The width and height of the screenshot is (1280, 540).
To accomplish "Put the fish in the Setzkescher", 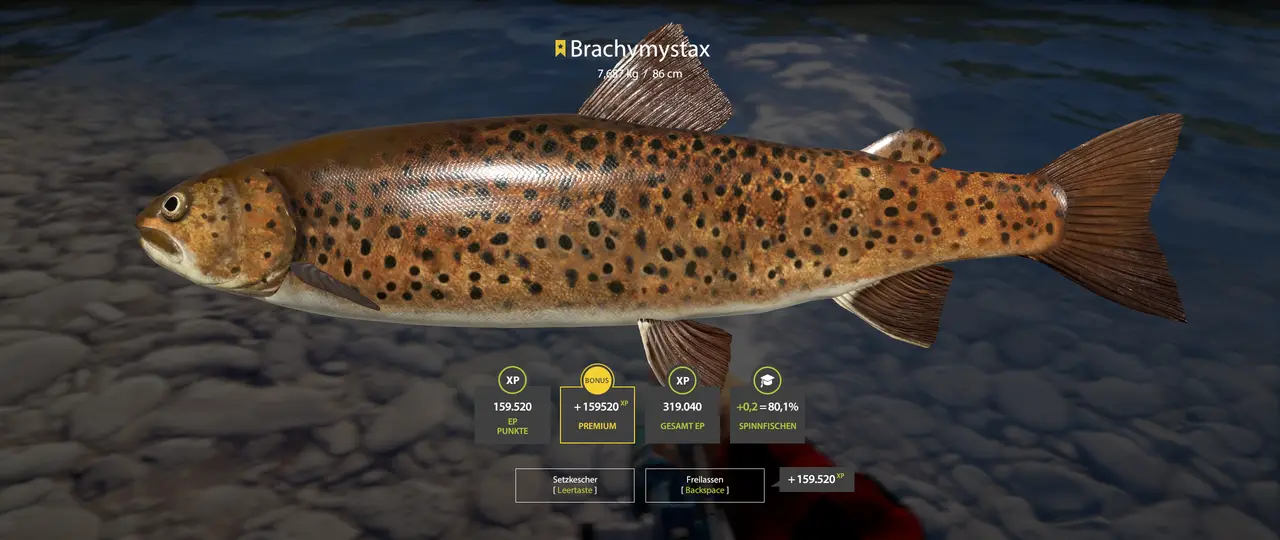I will (x=574, y=485).
